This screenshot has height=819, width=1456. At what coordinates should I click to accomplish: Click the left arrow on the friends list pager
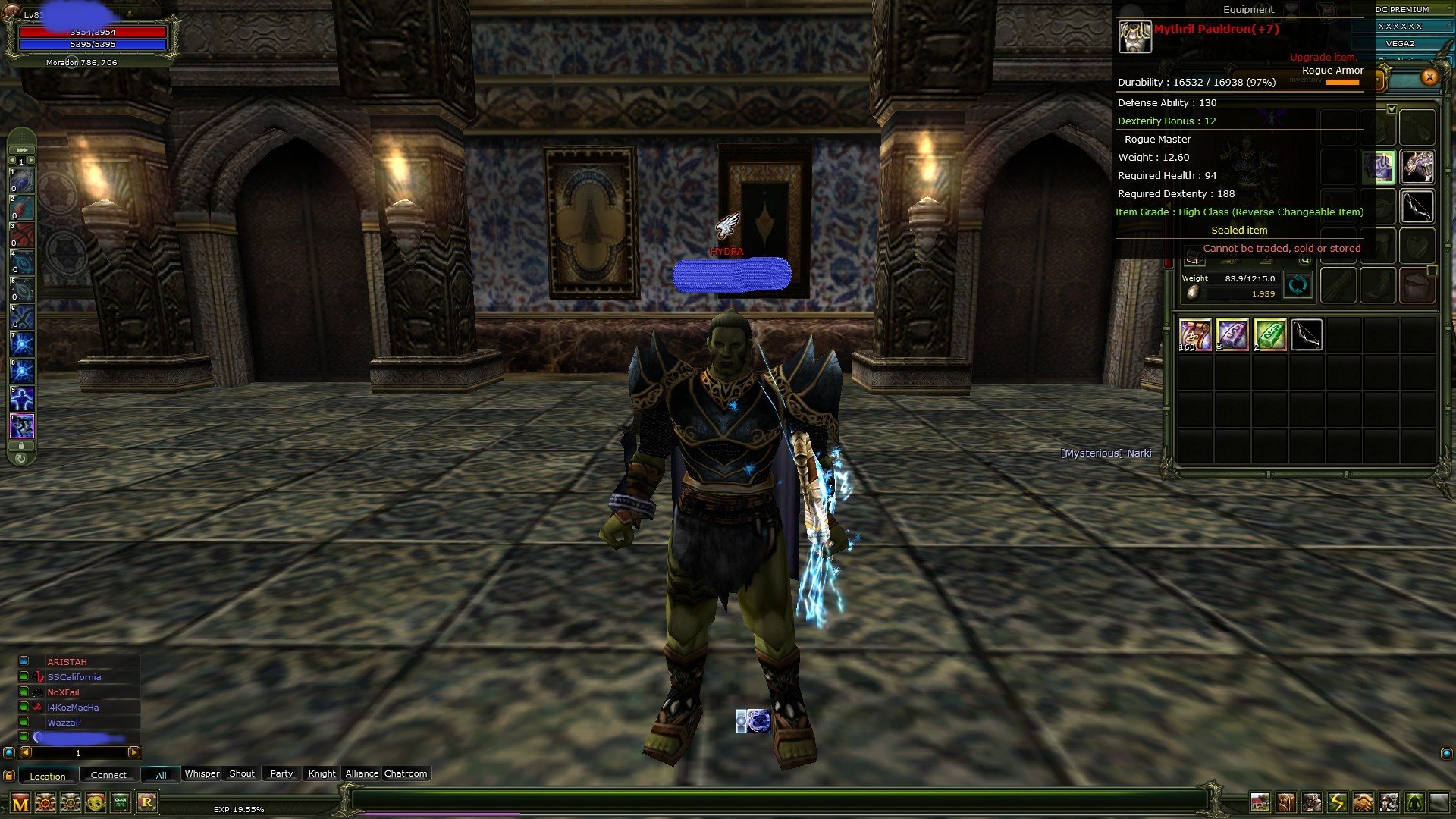[x=25, y=753]
